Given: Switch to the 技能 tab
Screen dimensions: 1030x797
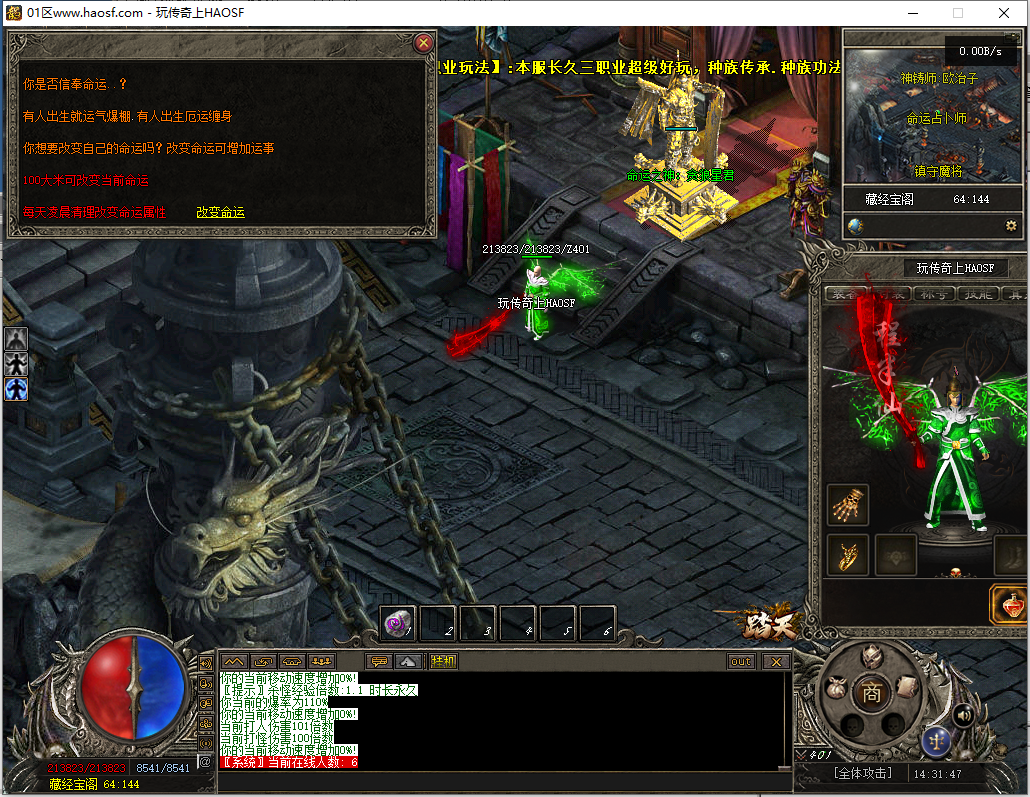Looking at the screenshot, I should coord(977,294).
